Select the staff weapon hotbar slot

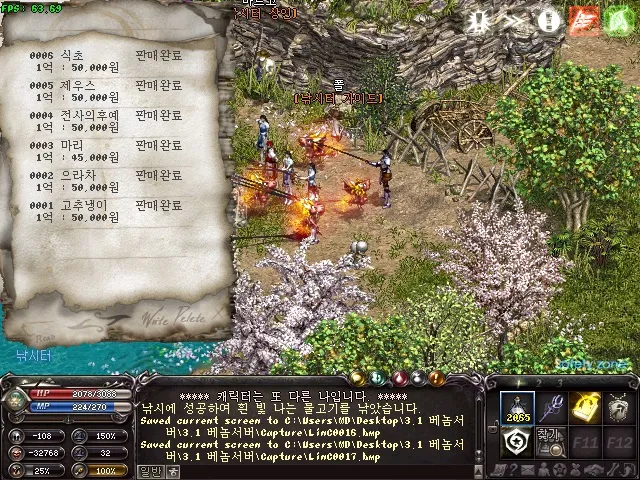(552, 407)
